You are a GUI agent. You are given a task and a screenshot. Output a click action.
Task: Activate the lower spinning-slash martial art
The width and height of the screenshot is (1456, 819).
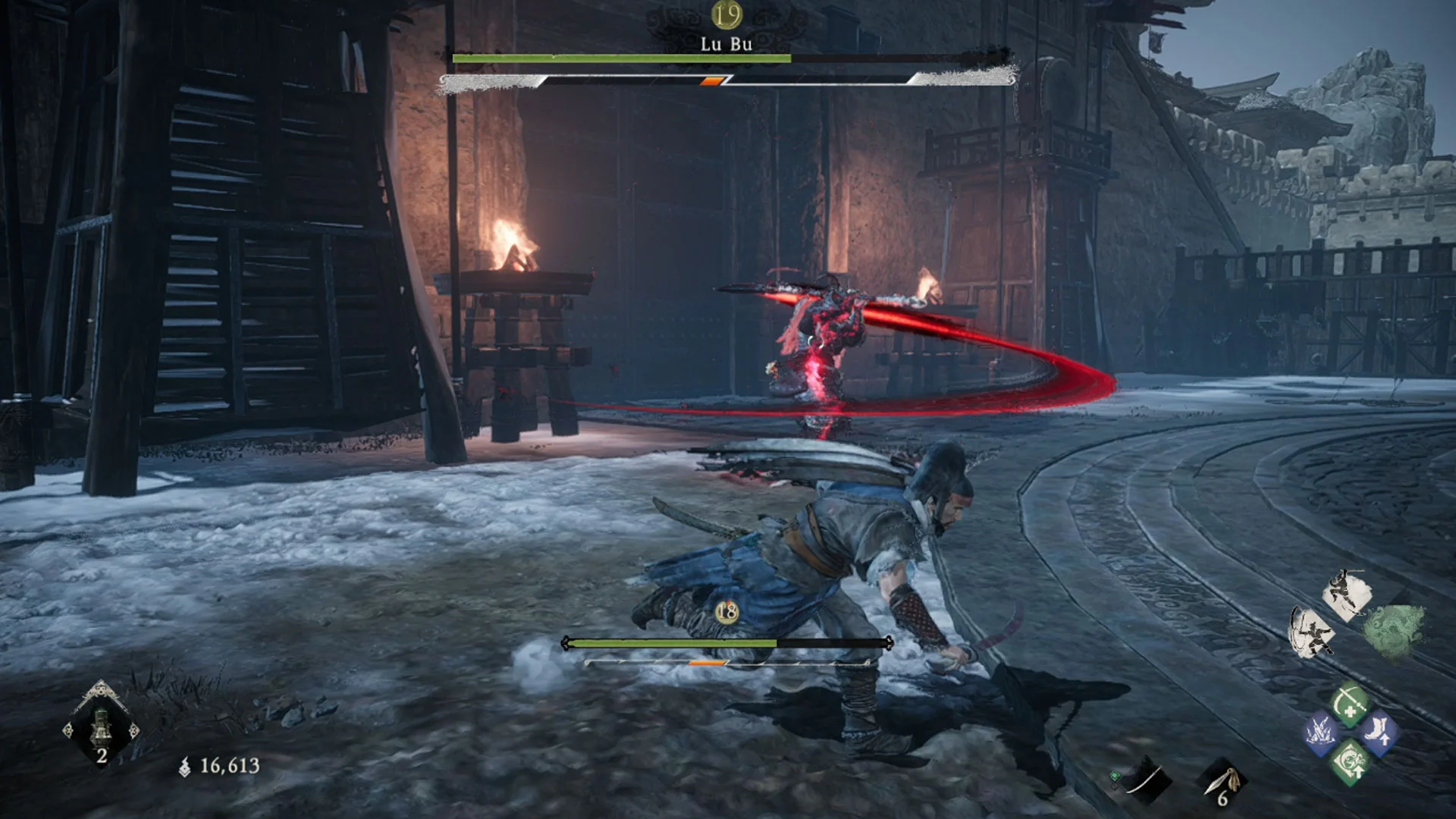pos(1312,632)
